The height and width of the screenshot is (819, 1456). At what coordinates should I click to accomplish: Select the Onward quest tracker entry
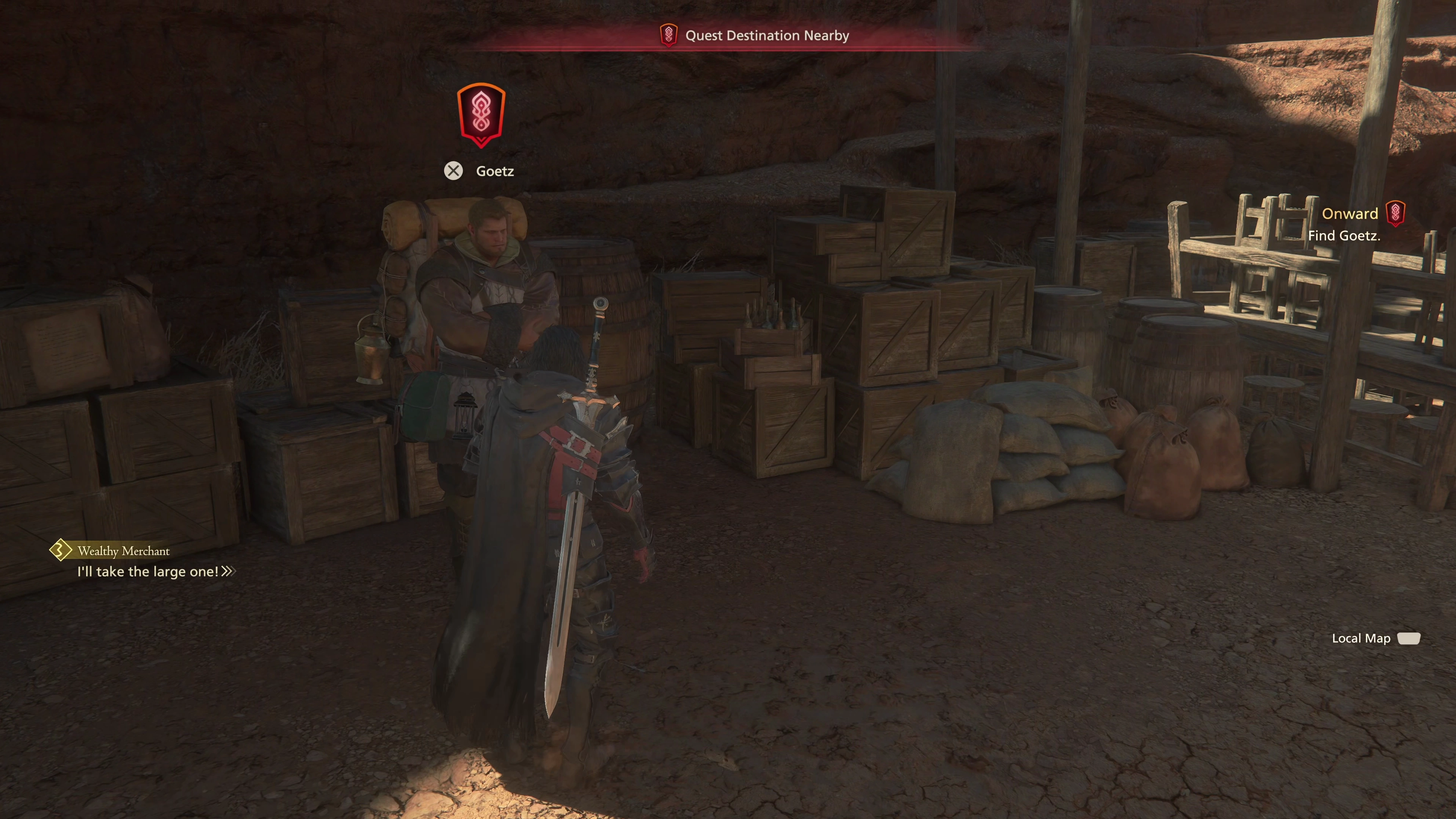click(x=1350, y=213)
